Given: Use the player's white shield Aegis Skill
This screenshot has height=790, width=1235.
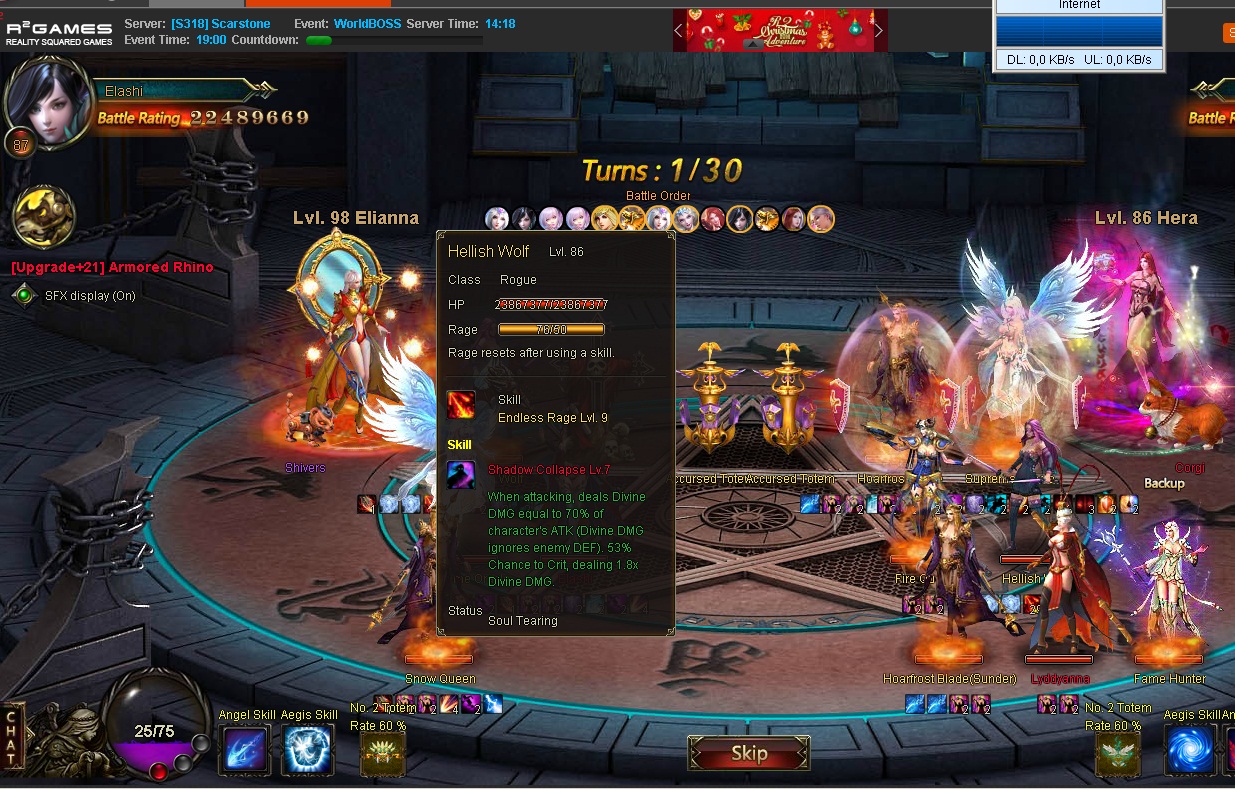Looking at the screenshot, I should (308, 750).
